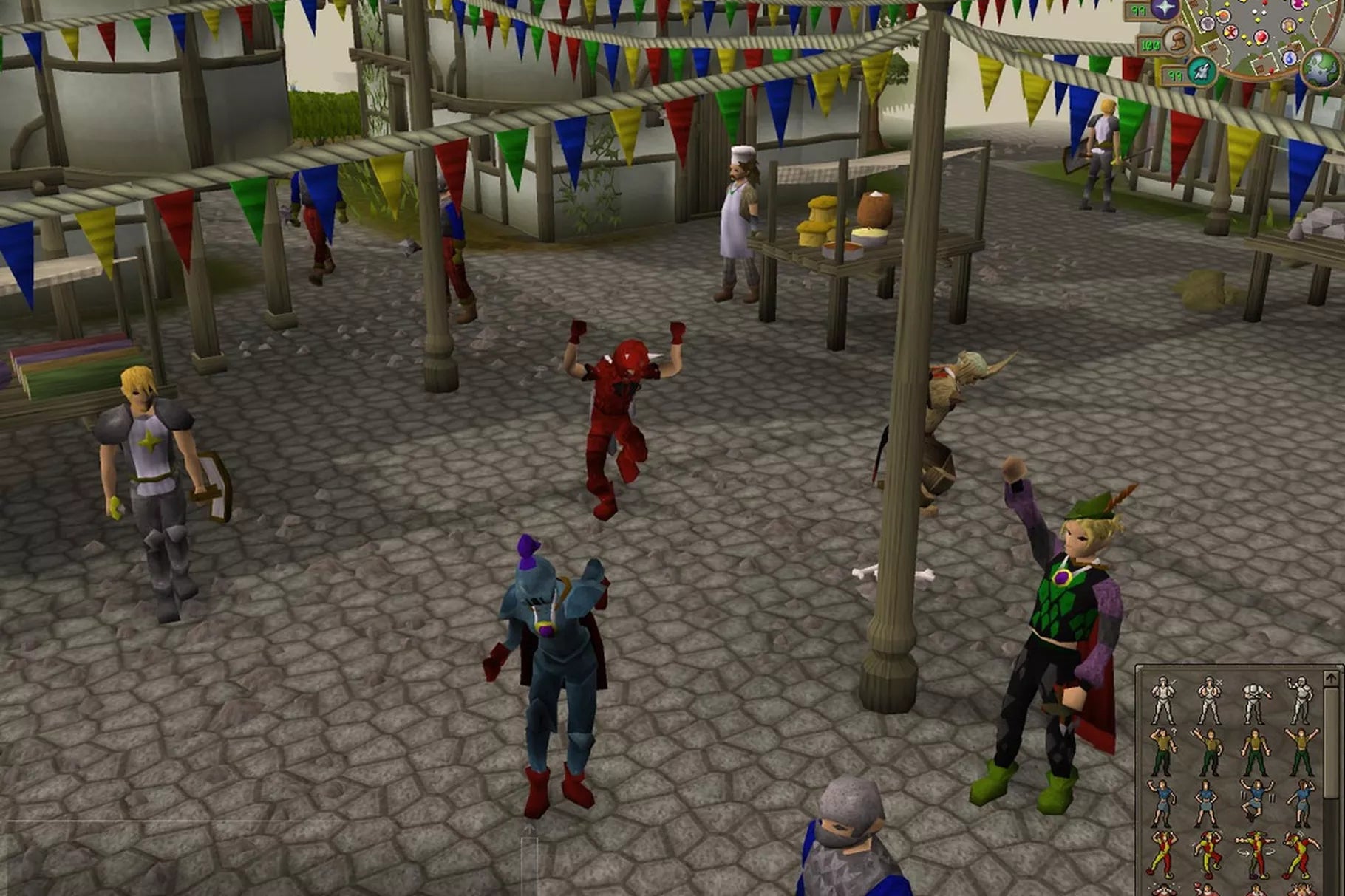
Task: Activate the Cheer emote
Action: tap(1301, 748)
